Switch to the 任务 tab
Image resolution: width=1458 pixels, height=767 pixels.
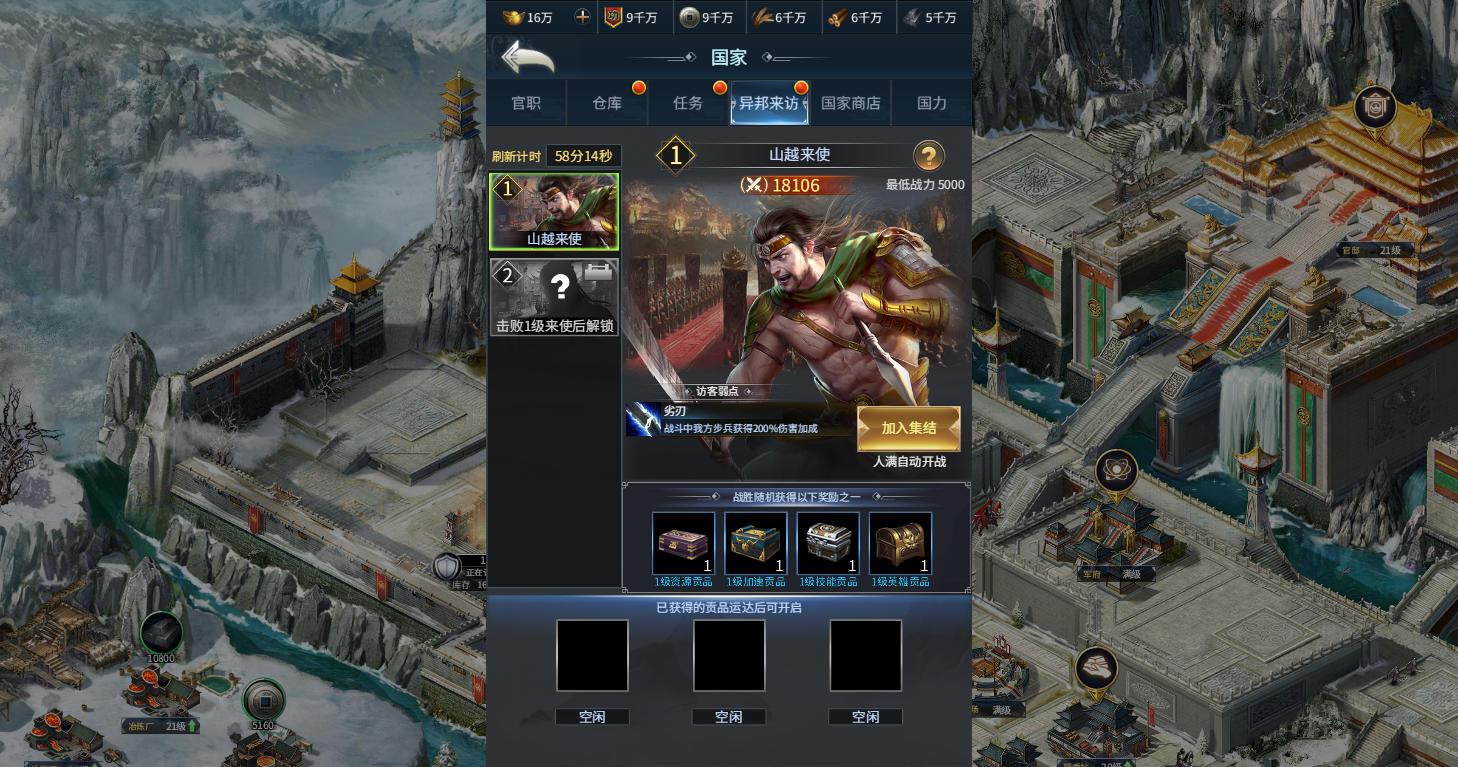click(x=688, y=103)
